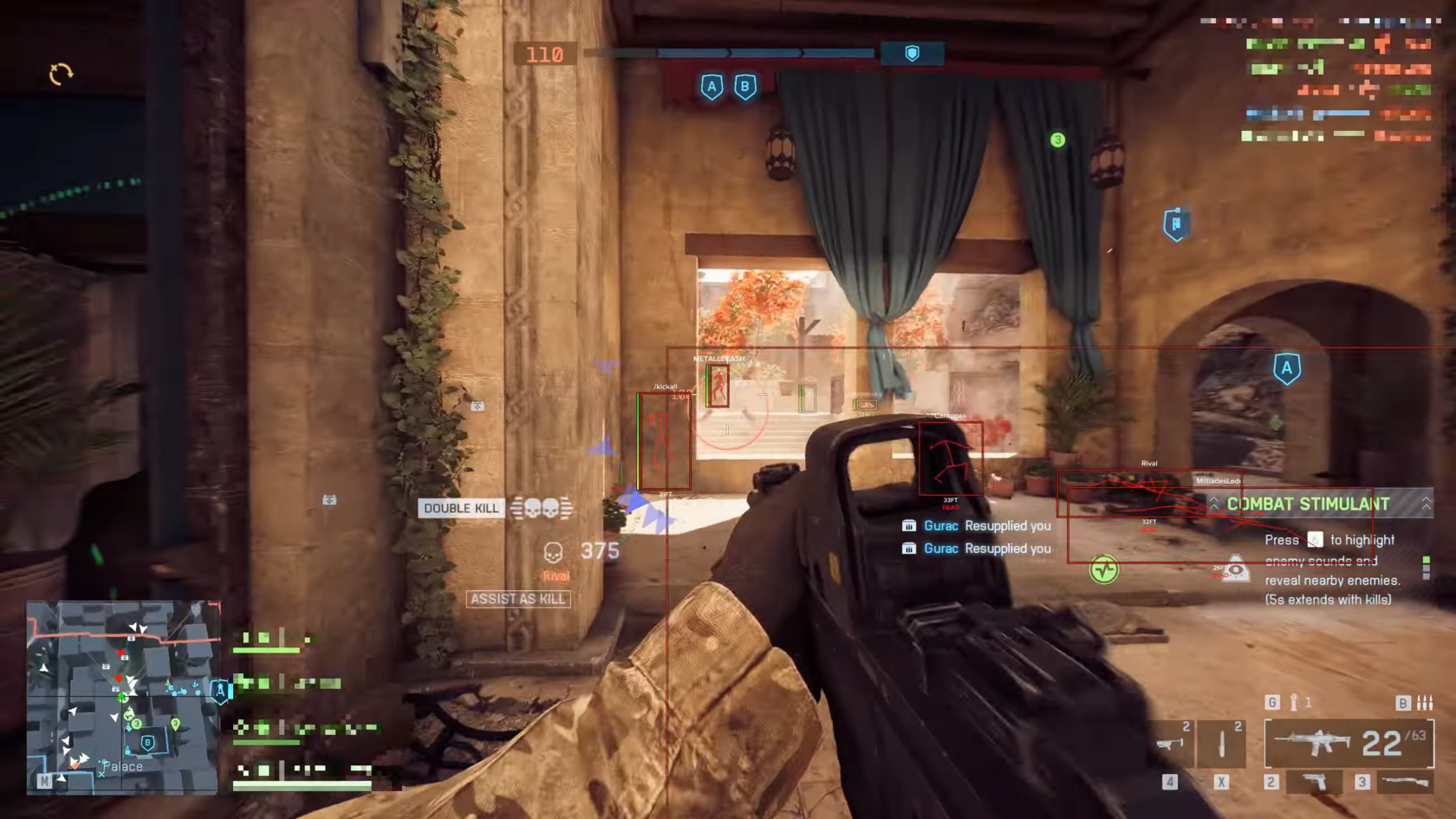Click the ASSIST AS KILL banner
The image size is (1456, 819).
point(518,599)
